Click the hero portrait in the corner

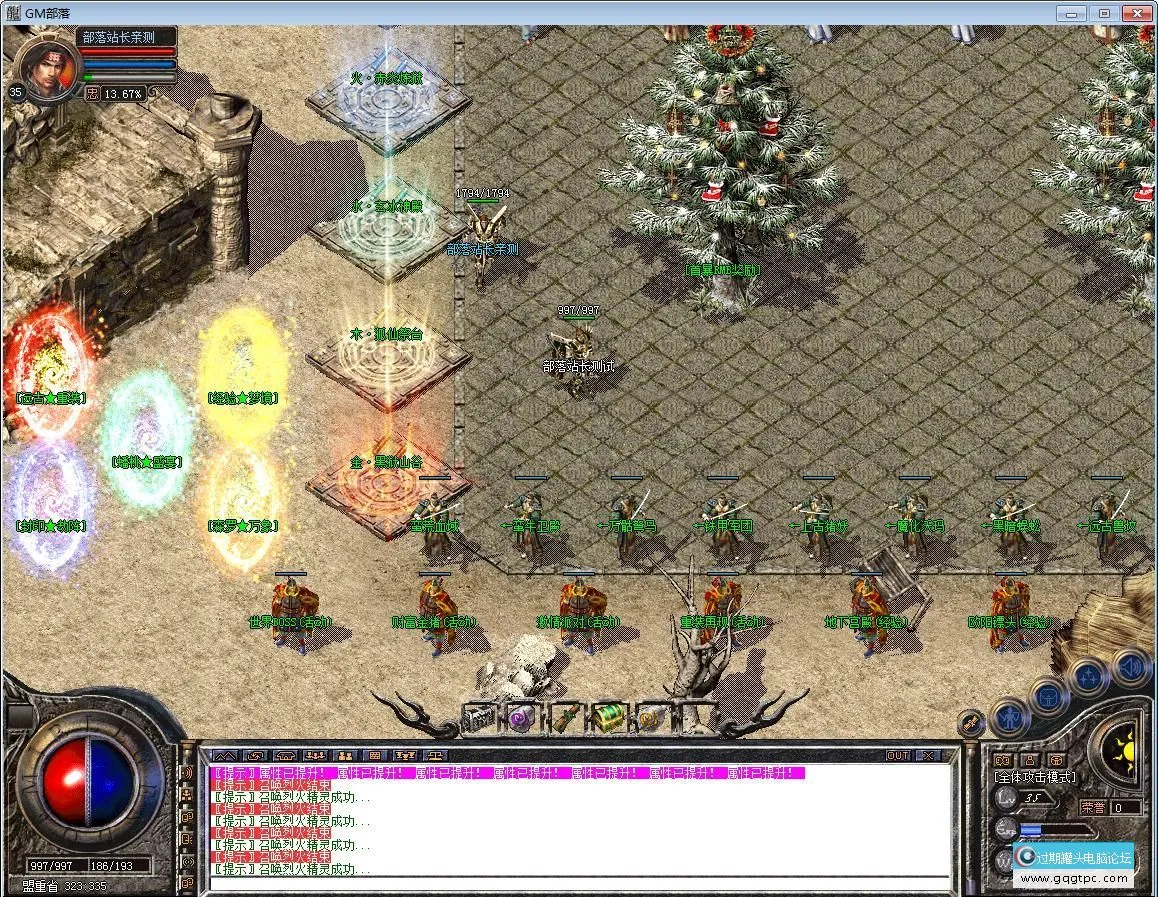(47, 65)
